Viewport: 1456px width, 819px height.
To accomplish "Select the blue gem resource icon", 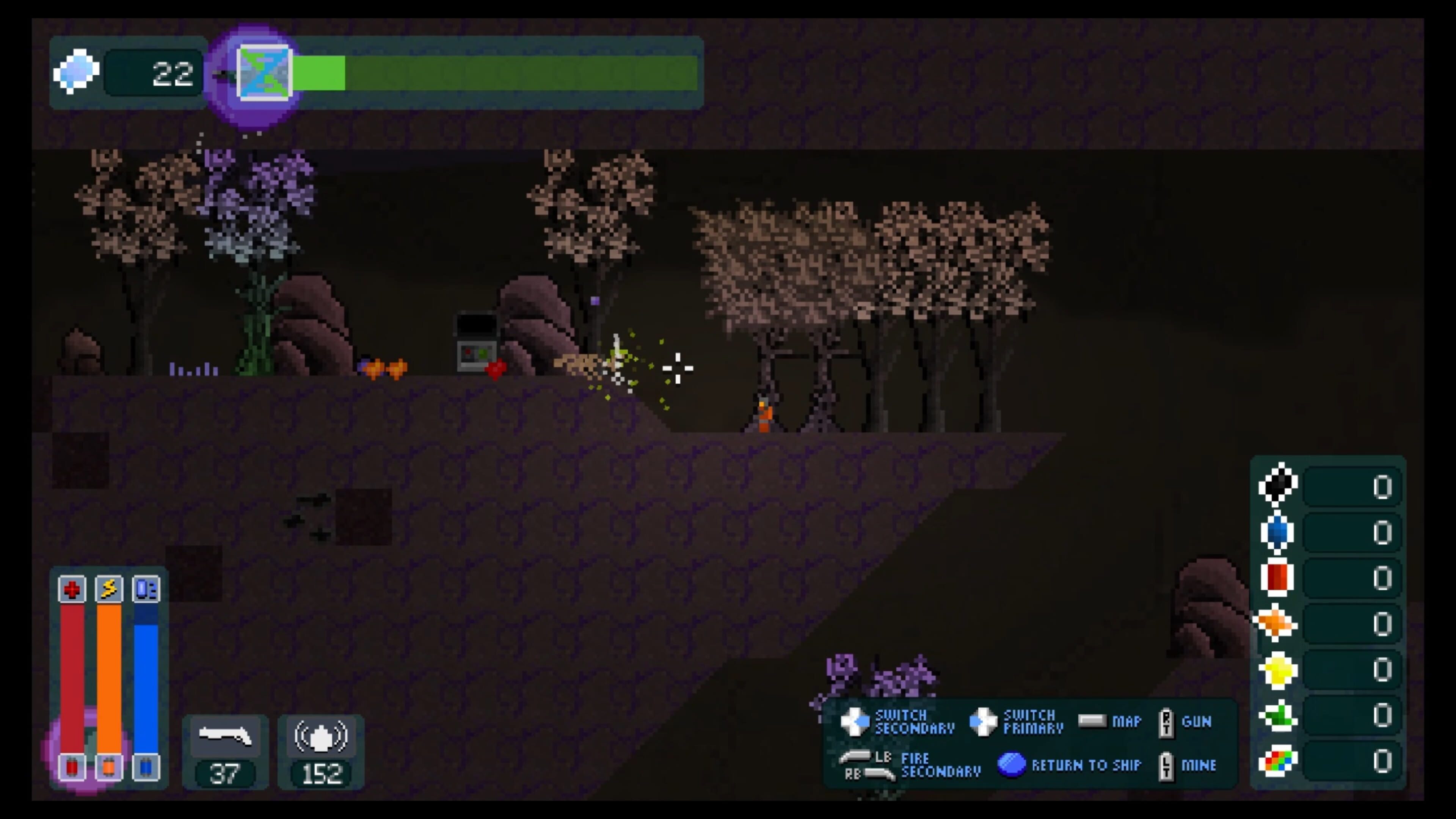I will tap(1277, 532).
